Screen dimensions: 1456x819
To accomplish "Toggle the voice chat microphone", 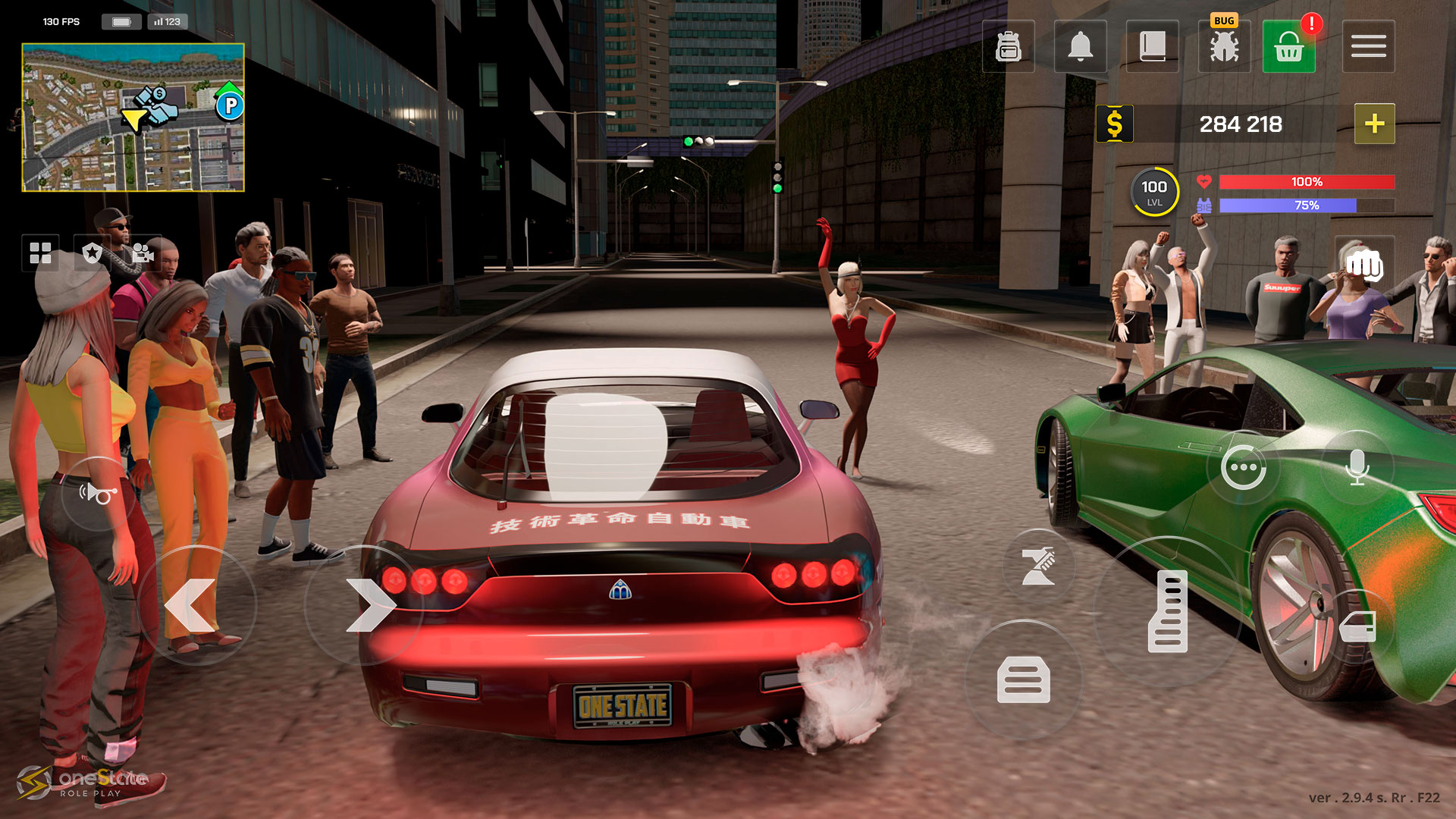I will pos(1357,468).
